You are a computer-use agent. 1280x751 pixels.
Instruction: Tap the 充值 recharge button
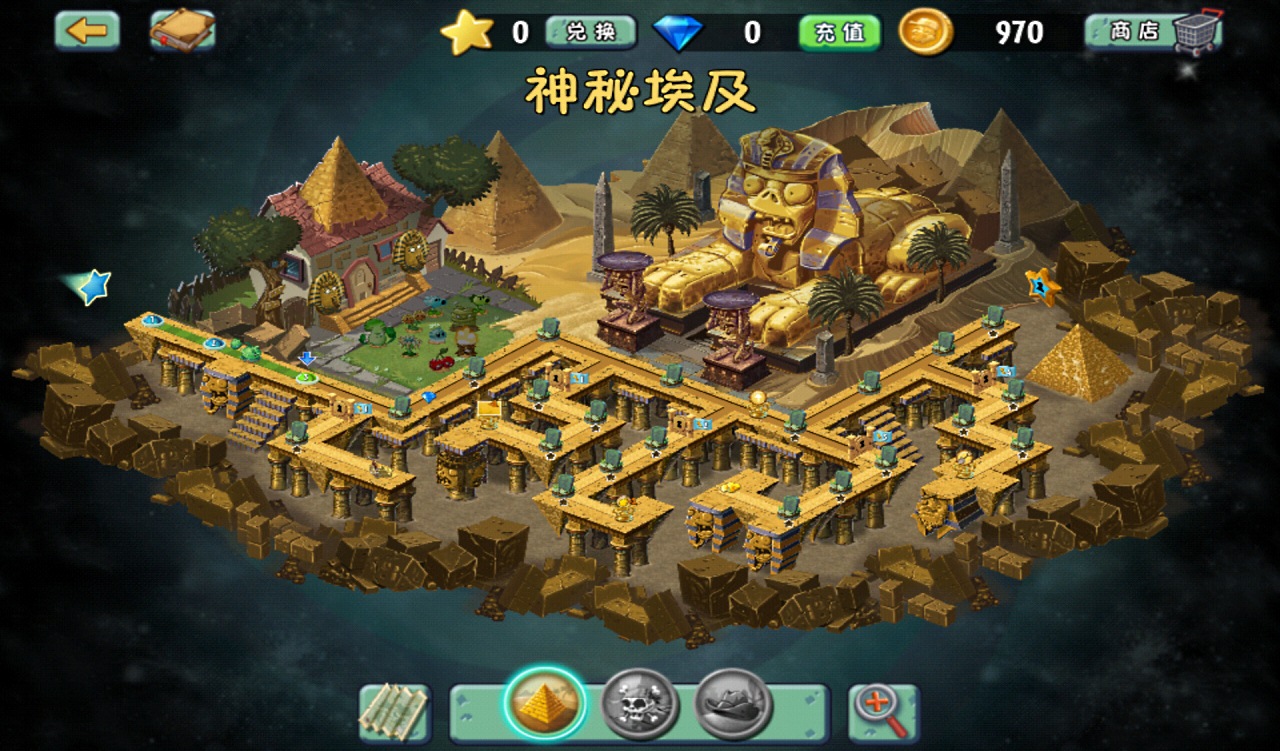click(x=840, y=32)
